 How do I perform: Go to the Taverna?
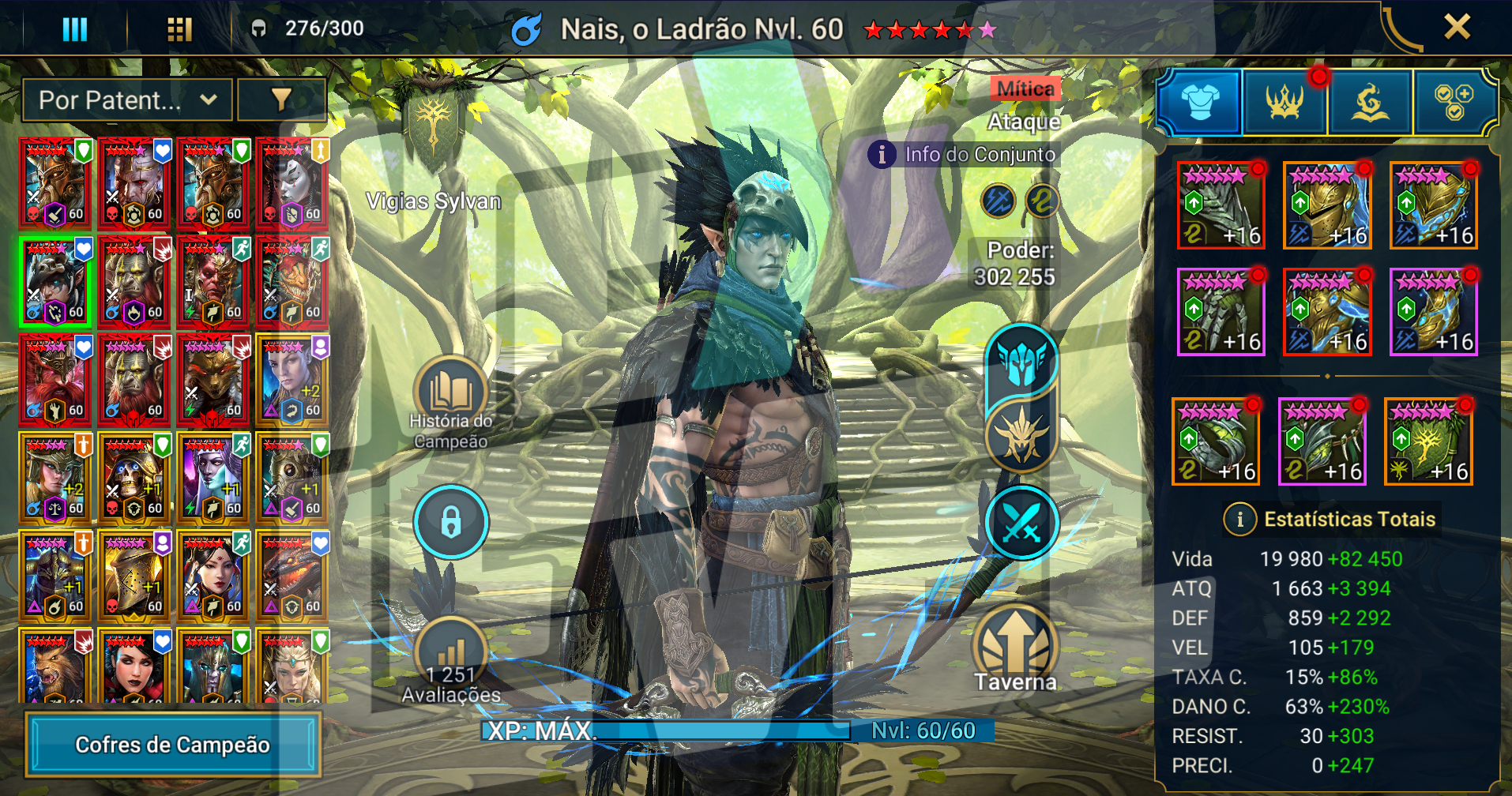pos(1015,648)
